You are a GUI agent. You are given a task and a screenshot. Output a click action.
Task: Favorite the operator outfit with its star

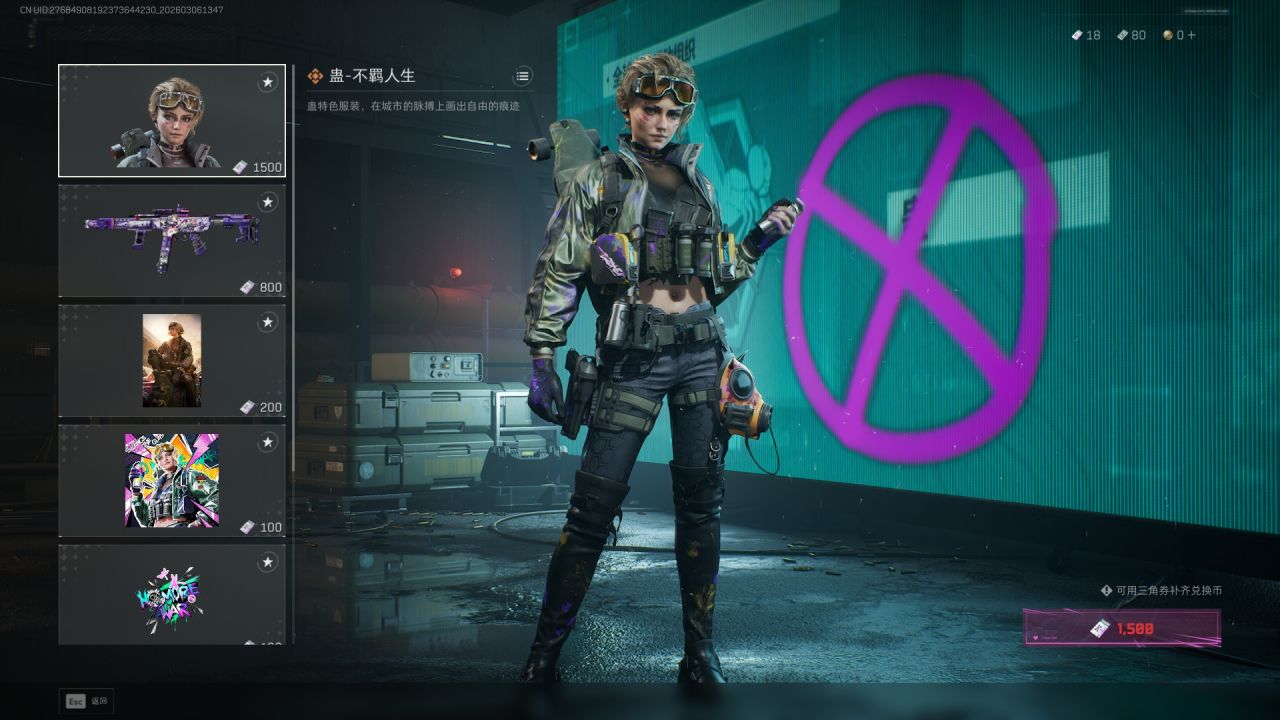(x=267, y=82)
